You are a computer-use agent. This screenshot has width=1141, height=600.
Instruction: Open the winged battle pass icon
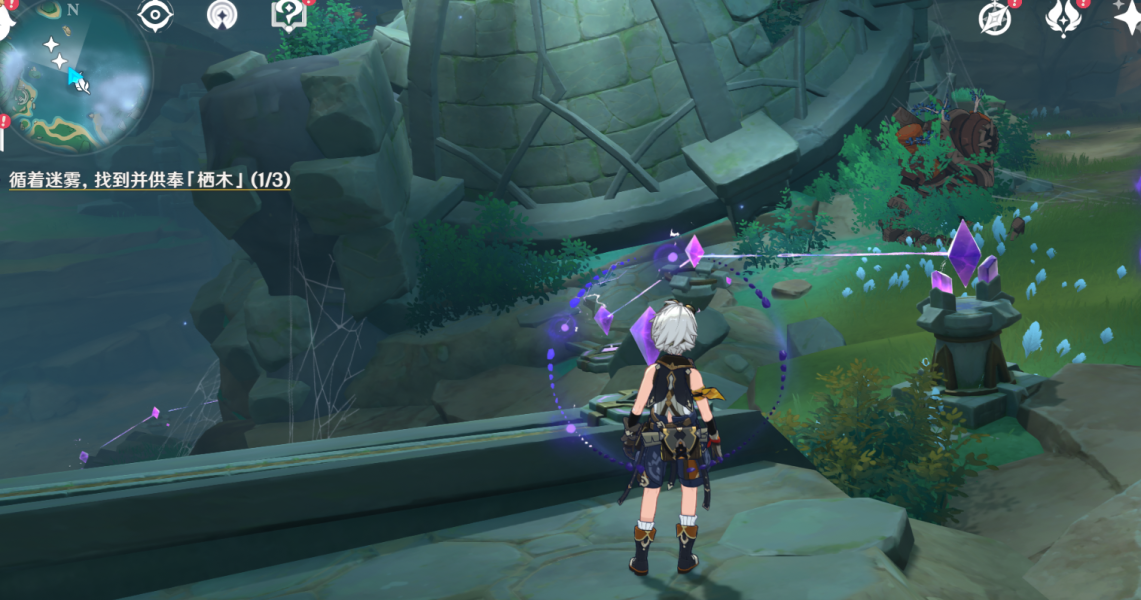1062,16
